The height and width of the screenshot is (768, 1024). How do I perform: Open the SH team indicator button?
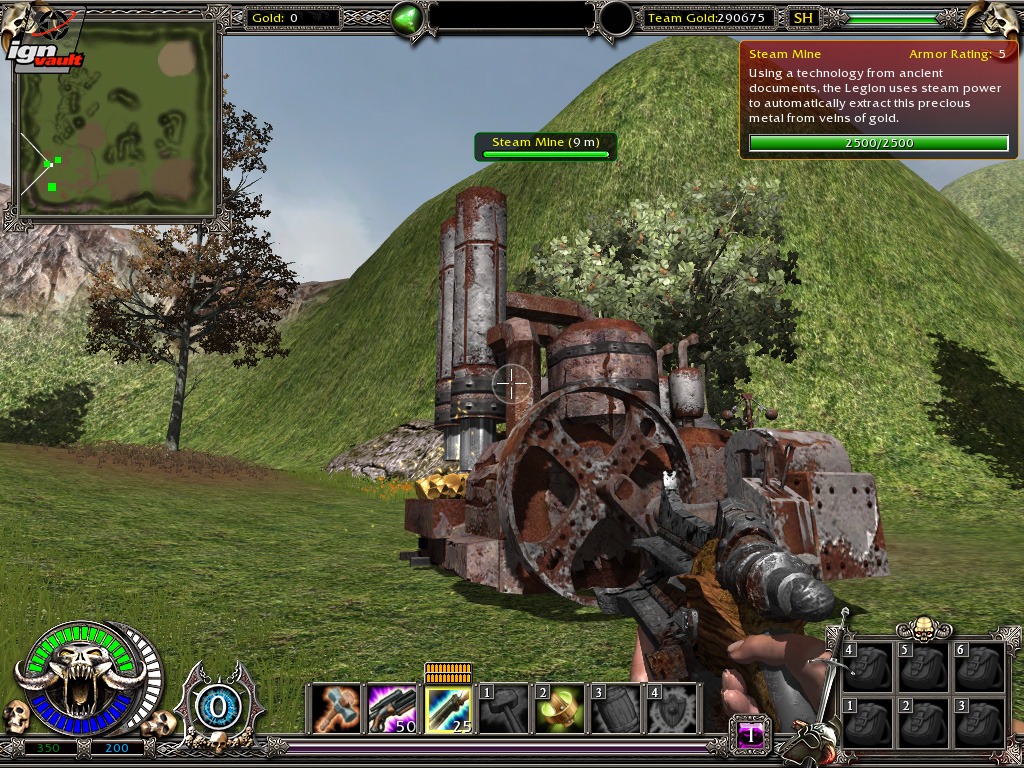pyautogui.click(x=802, y=18)
